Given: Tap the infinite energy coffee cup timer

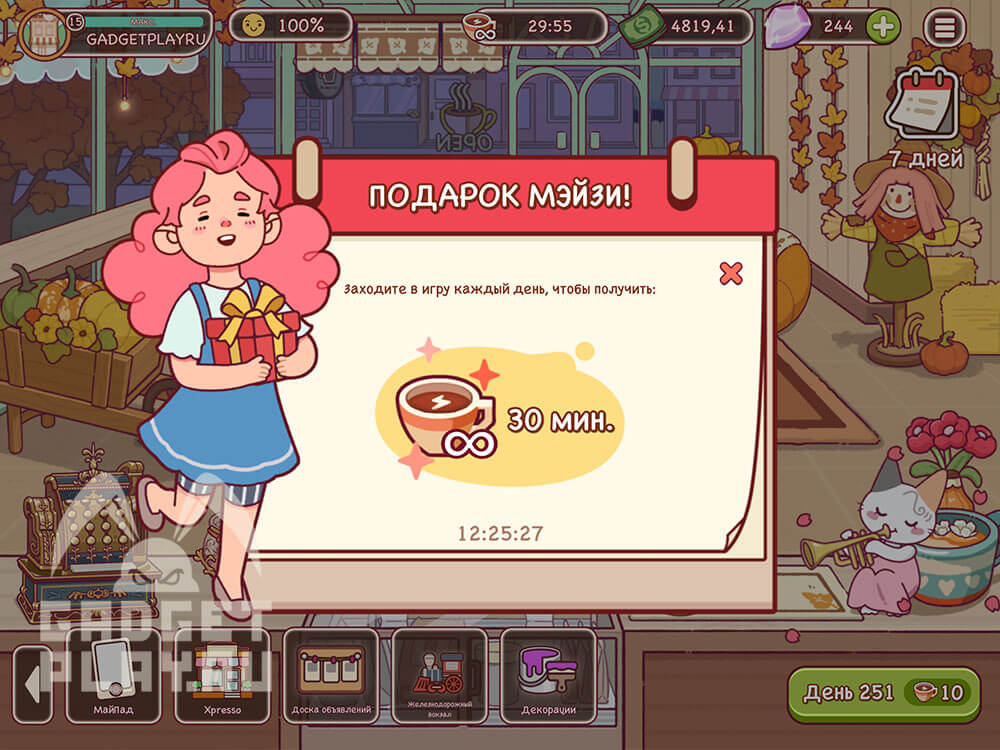Looking at the screenshot, I should coord(535,27).
